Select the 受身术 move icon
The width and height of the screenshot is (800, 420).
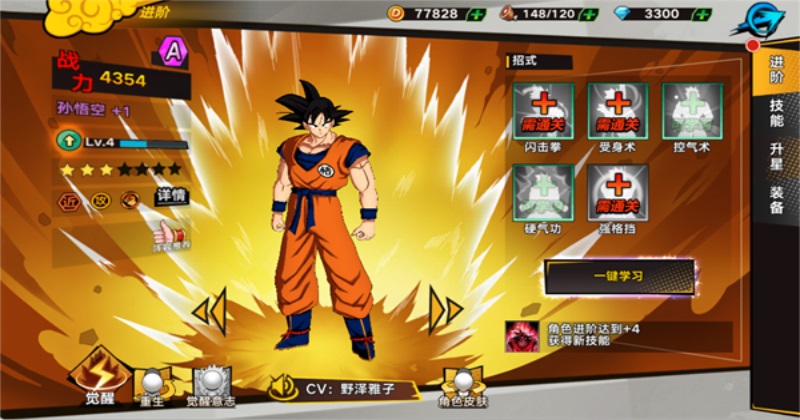click(x=617, y=111)
